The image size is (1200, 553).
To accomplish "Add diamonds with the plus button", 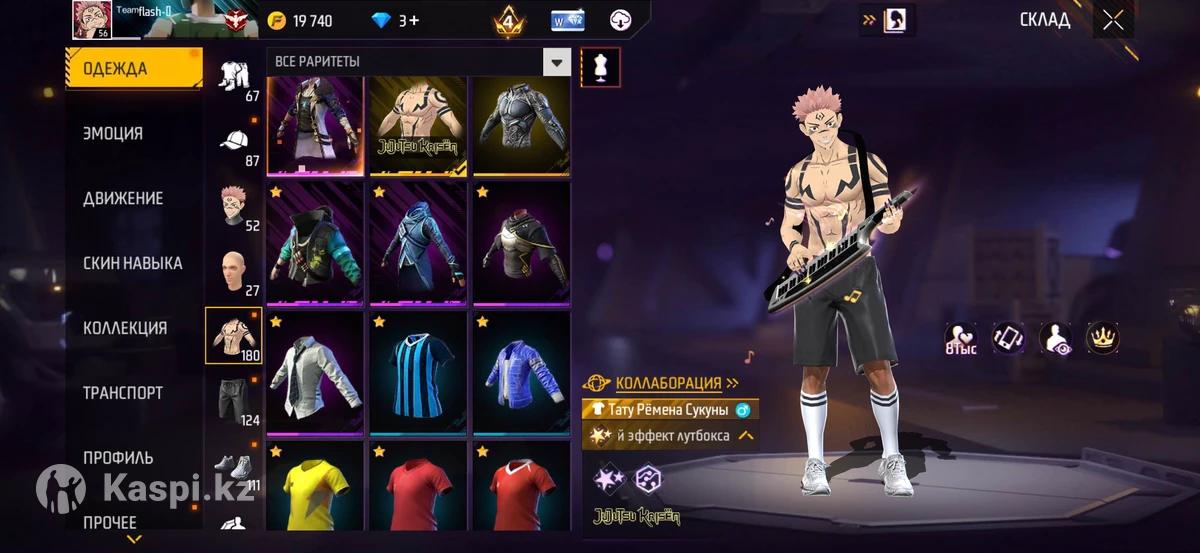I will 413,21.
